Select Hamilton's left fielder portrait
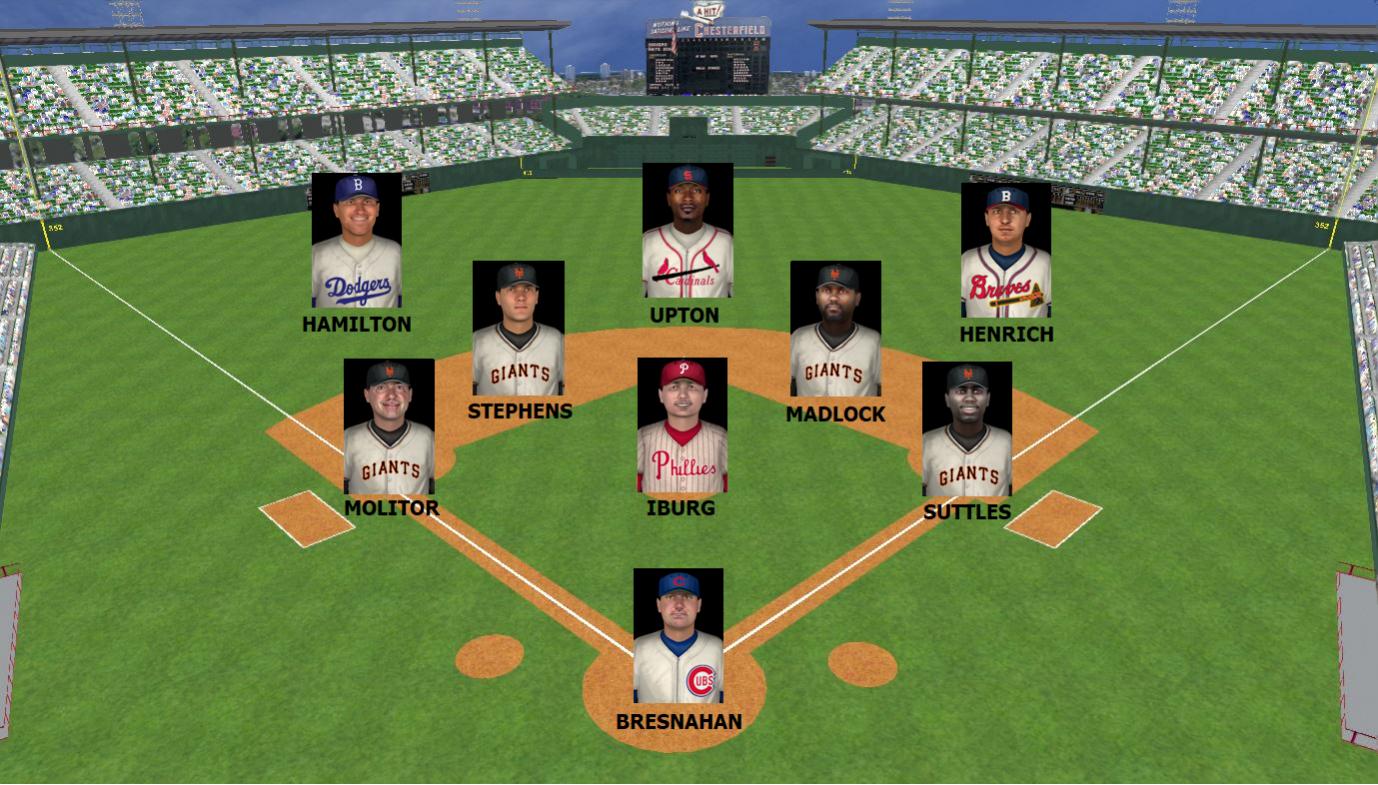The height and width of the screenshot is (785, 1378). click(358, 238)
